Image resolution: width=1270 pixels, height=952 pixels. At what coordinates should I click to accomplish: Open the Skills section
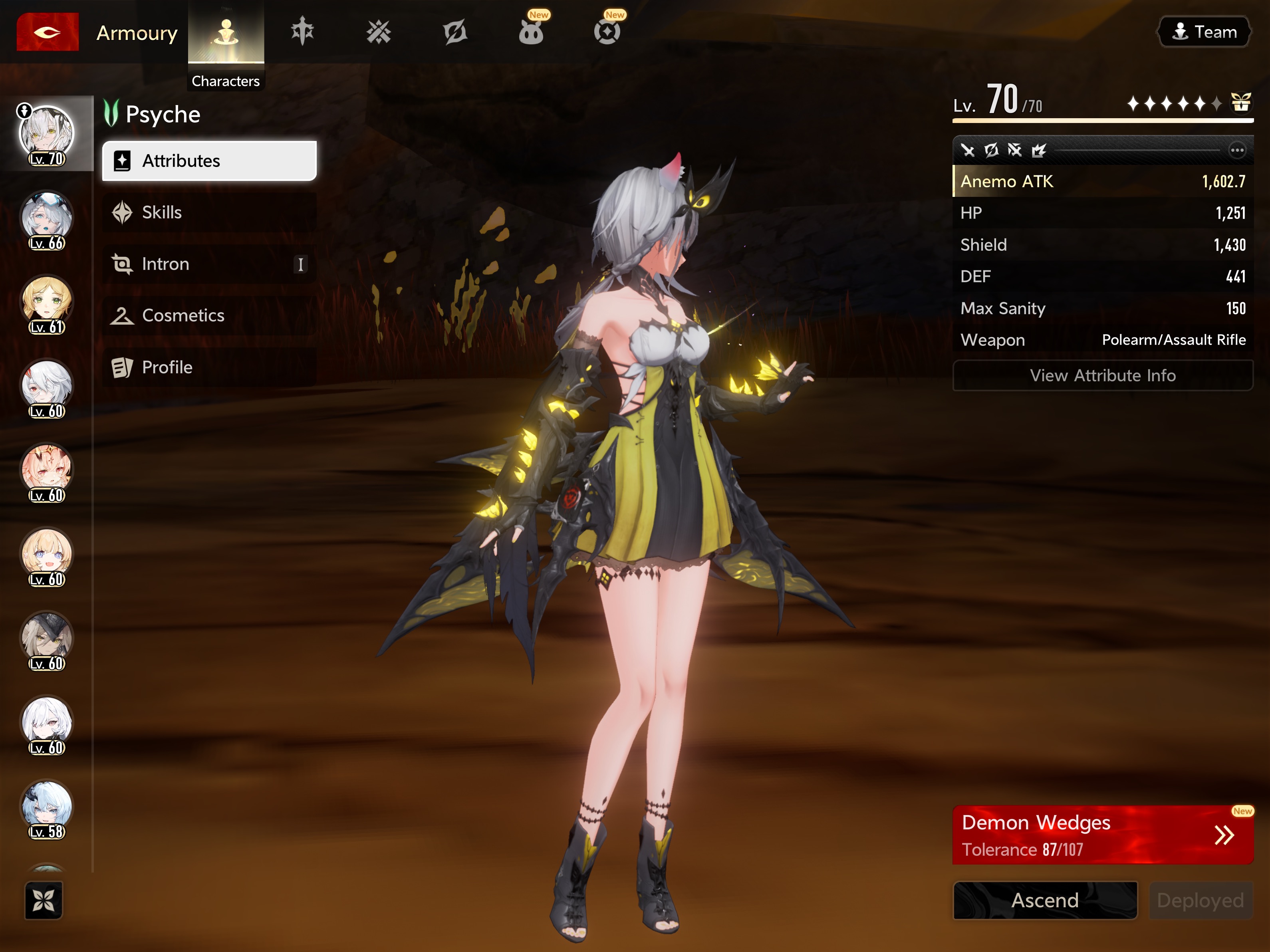pyautogui.click(x=209, y=212)
